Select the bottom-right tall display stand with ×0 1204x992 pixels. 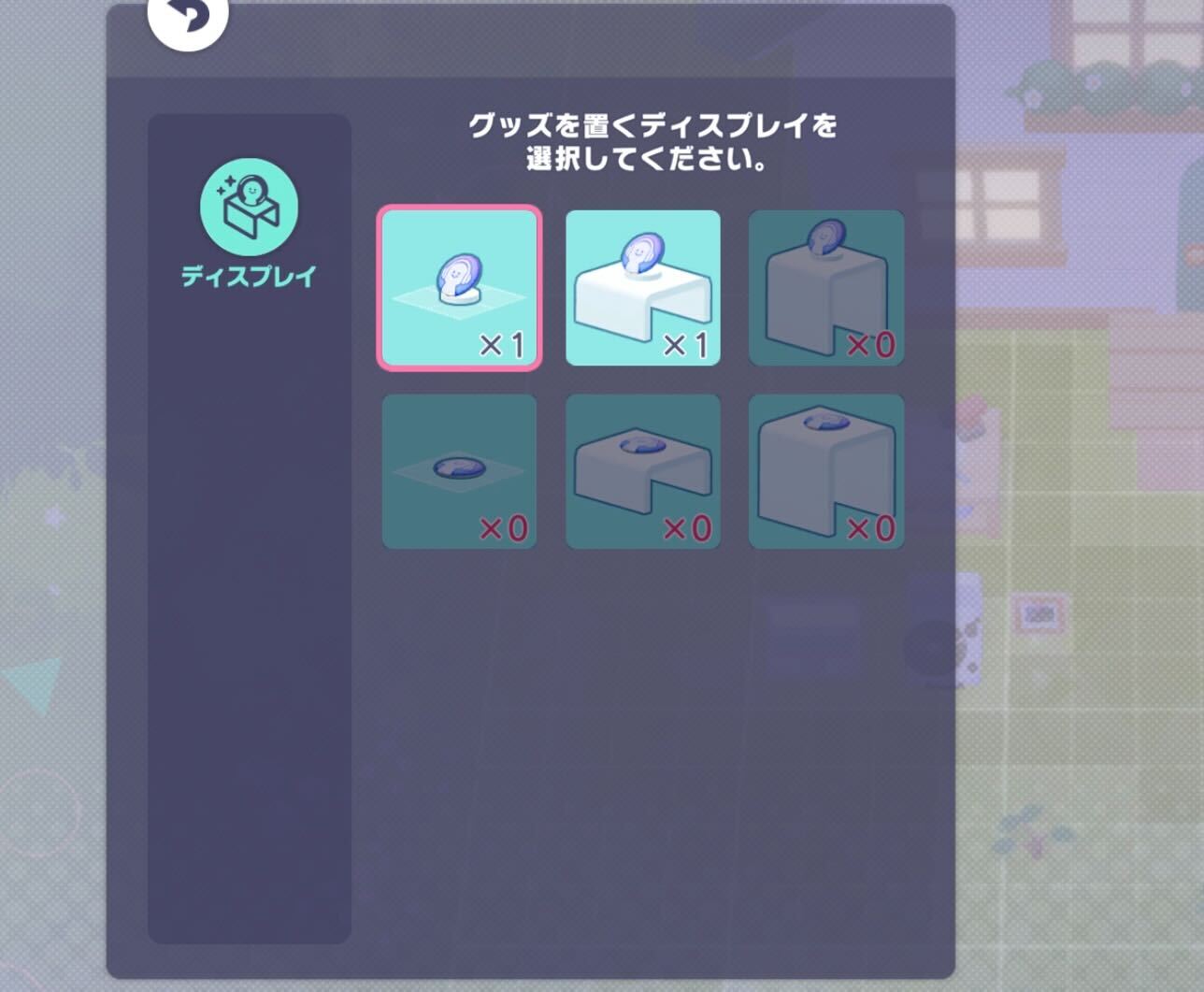point(826,469)
